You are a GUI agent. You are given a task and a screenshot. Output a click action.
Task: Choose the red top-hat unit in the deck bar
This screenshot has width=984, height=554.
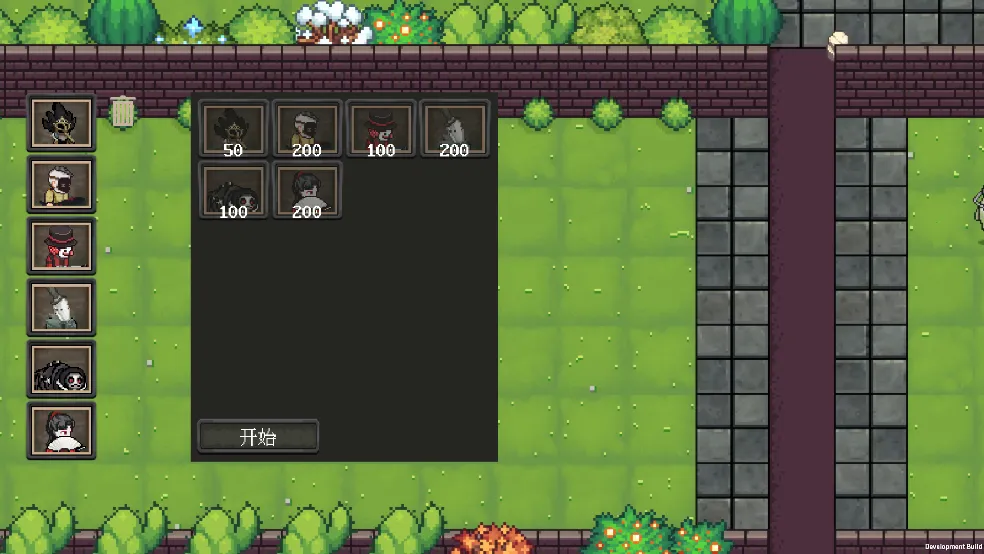tap(61, 246)
